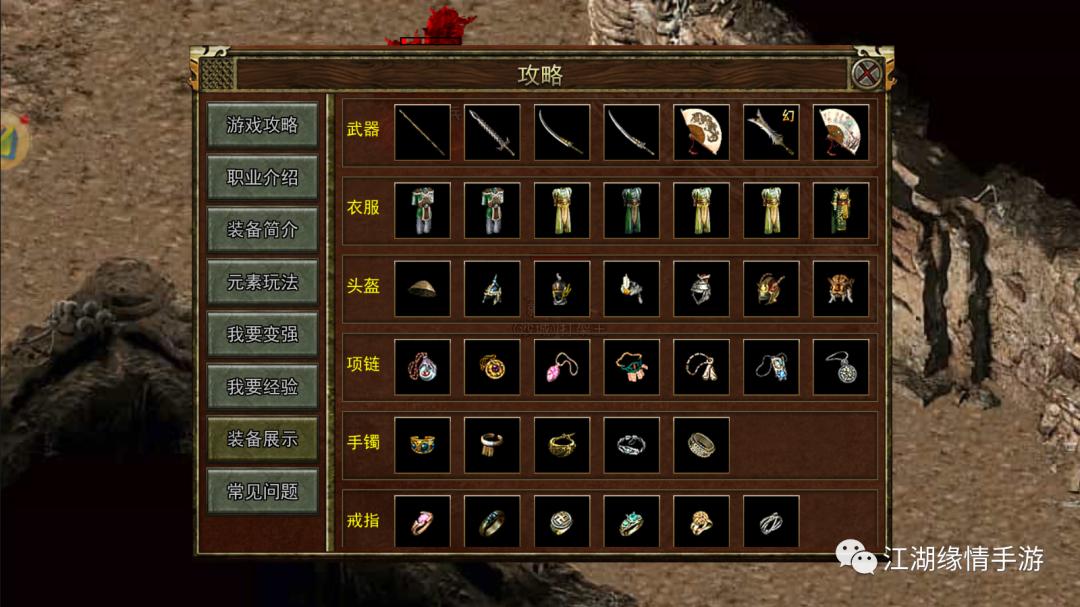The height and width of the screenshot is (607, 1080).
Task: Pick the pink-stone ring in 戒指 row
Action: (x=422, y=522)
